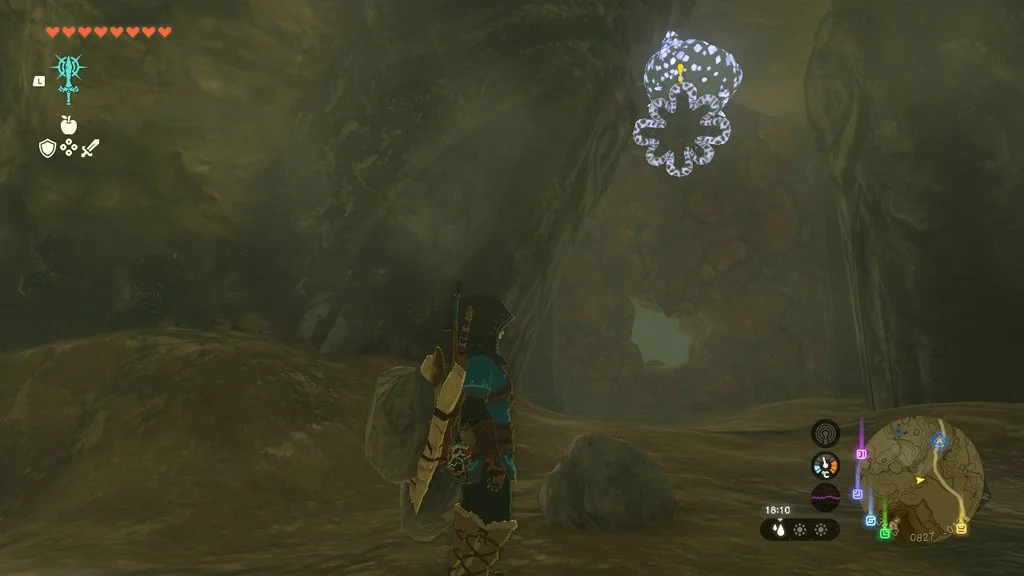Click the blue tower marker on minimap
This screenshot has height=576, width=1024.
coord(938,439)
